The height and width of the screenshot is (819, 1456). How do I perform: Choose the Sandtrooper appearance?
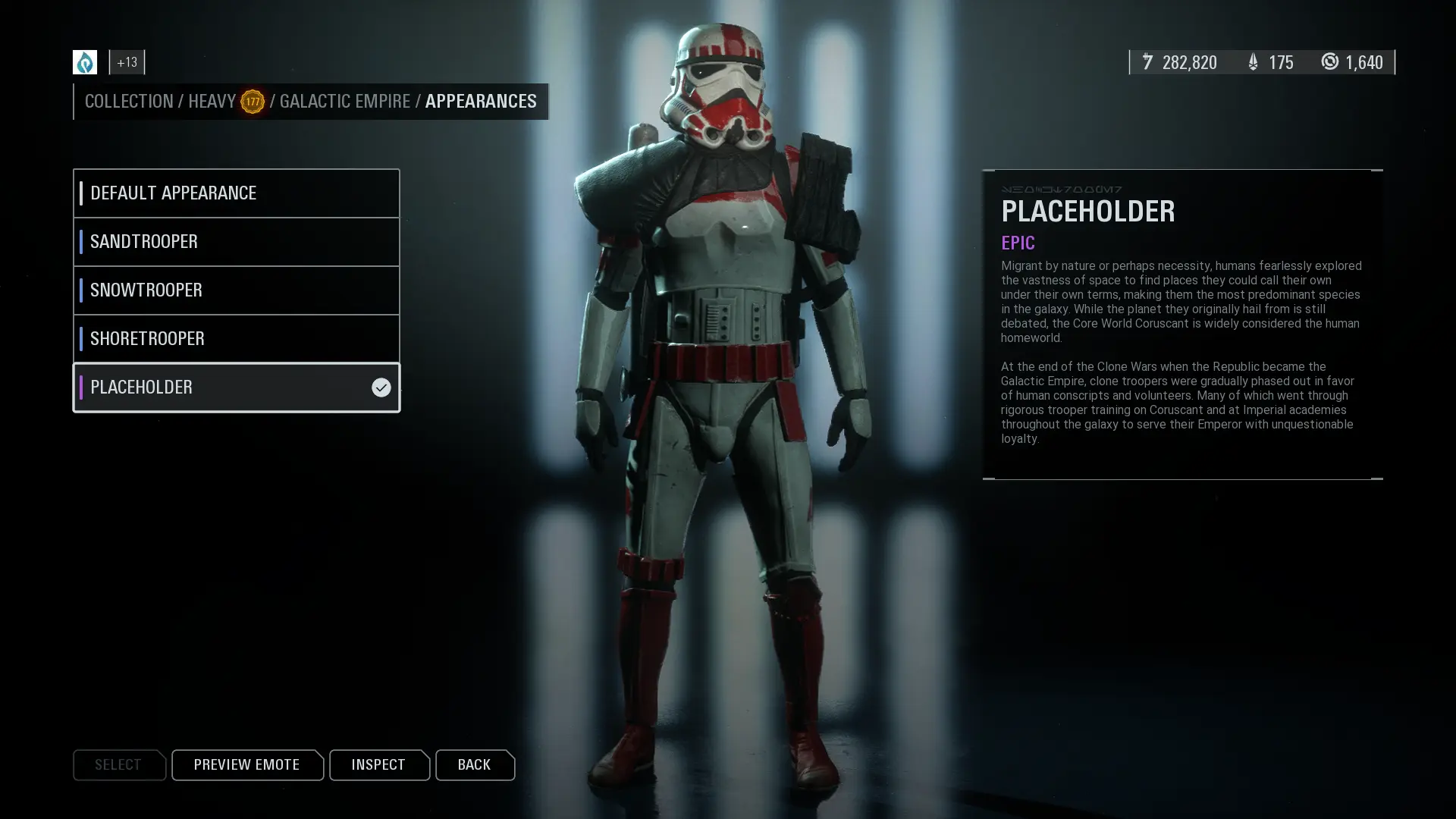click(x=236, y=242)
